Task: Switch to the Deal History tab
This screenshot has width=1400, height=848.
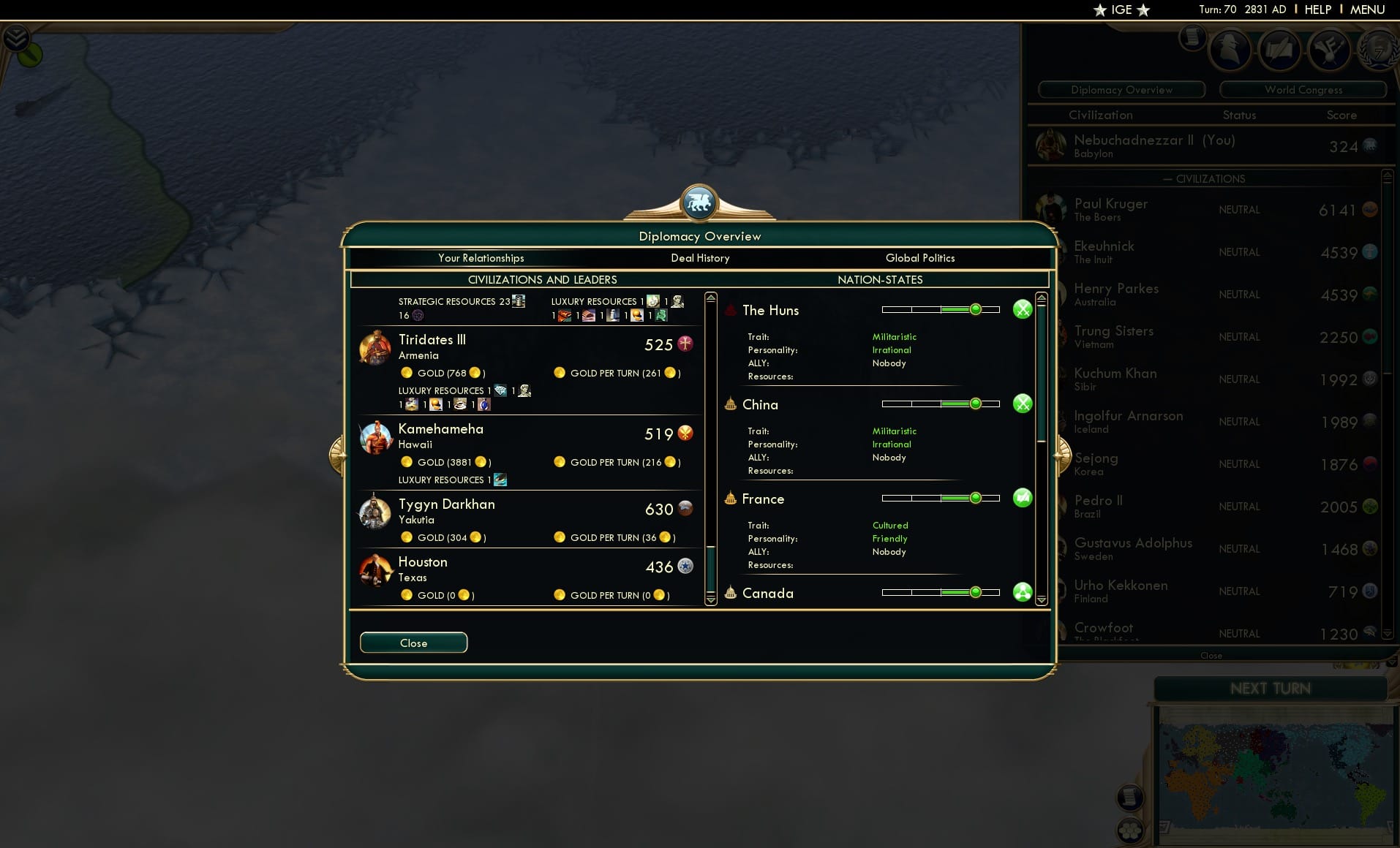Action: [x=700, y=258]
